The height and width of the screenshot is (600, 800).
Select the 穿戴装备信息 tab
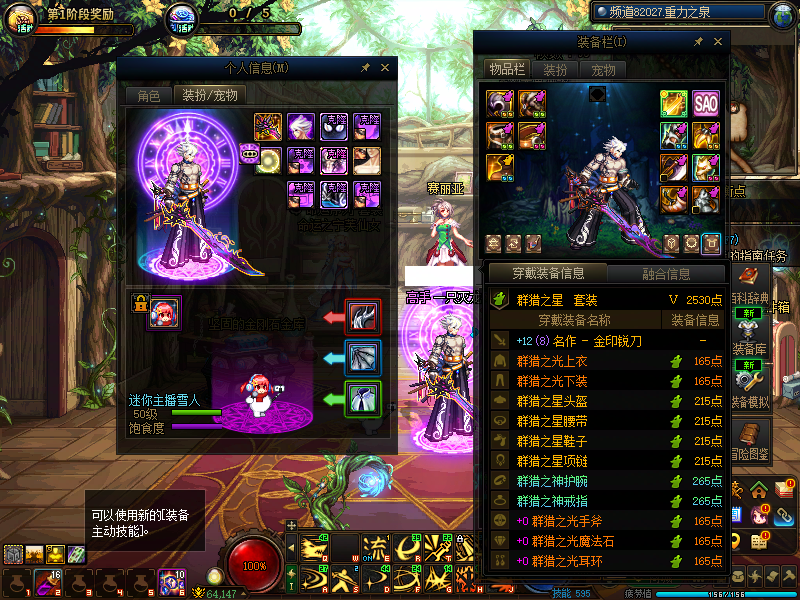point(547,273)
